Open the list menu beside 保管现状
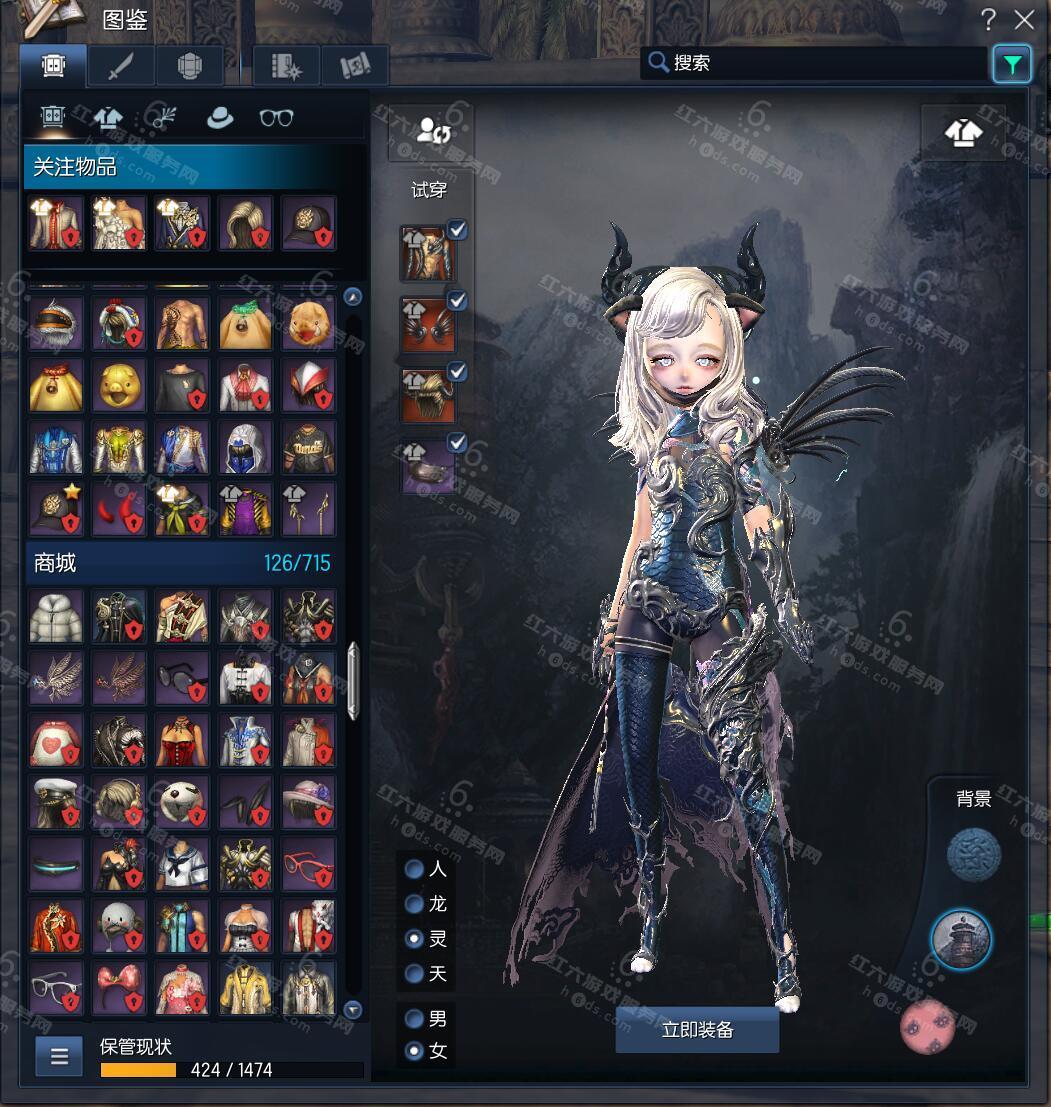The height and width of the screenshot is (1107, 1051). point(59,1055)
